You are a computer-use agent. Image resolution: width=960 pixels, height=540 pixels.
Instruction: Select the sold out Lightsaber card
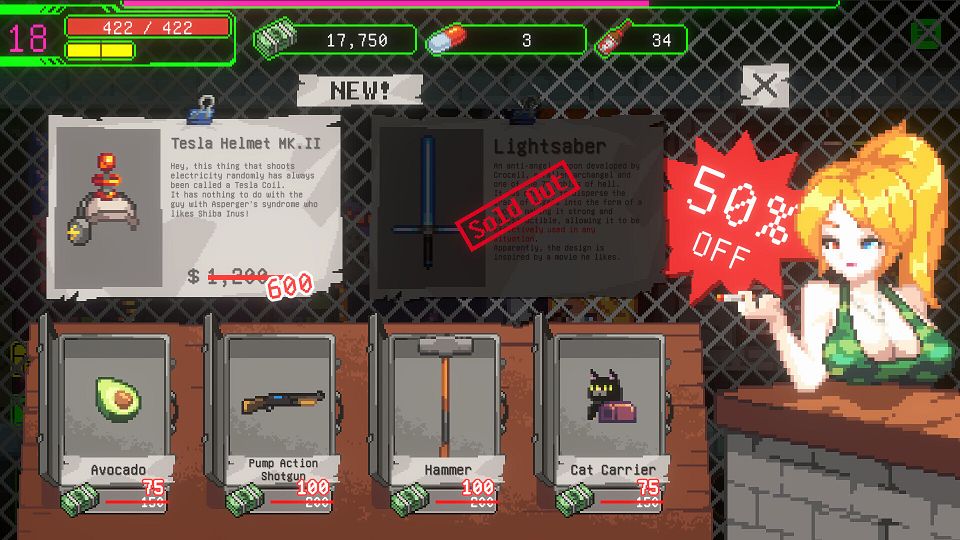(x=518, y=205)
